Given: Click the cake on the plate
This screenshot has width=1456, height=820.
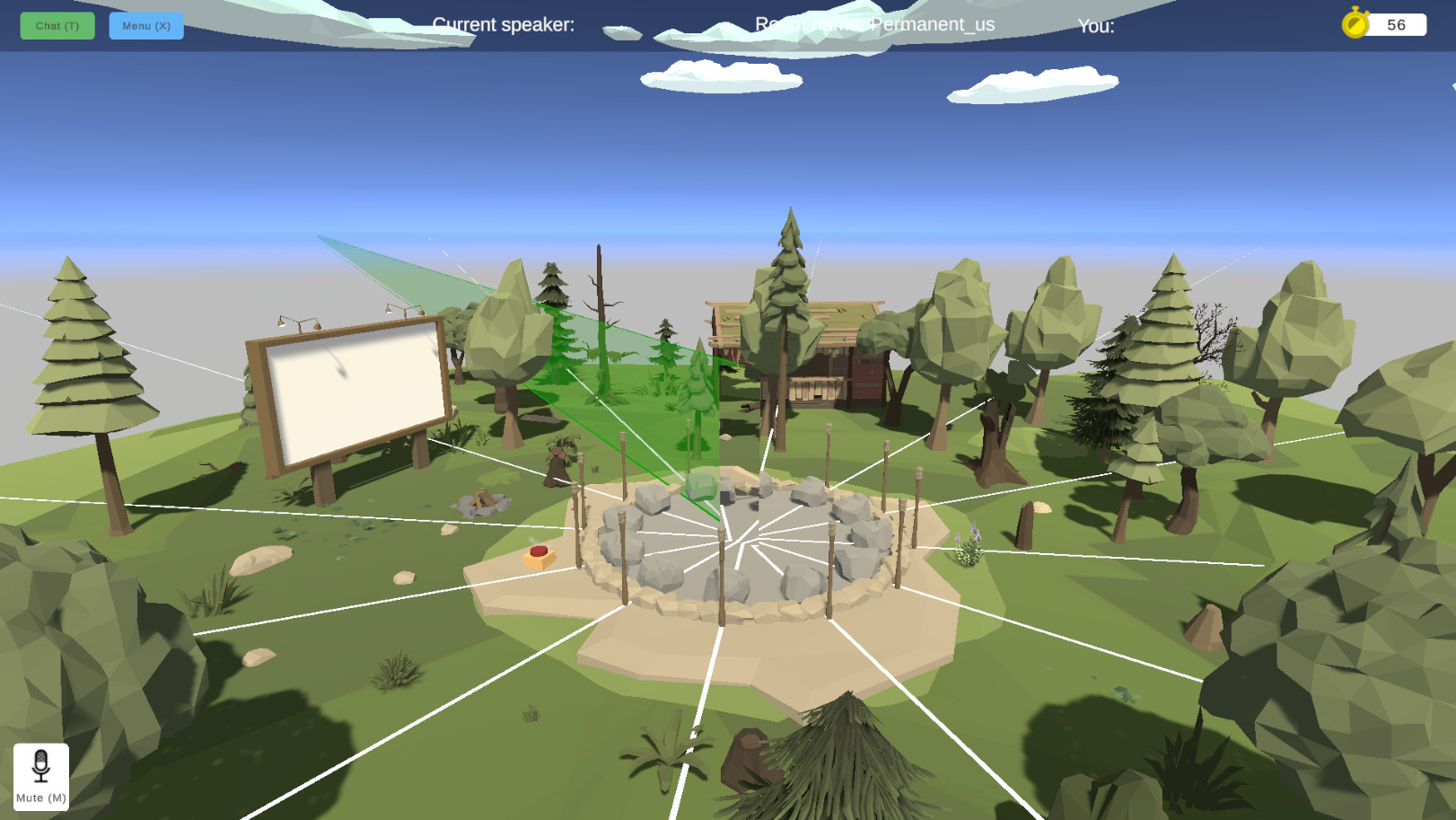Looking at the screenshot, I should (x=538, y=556).
